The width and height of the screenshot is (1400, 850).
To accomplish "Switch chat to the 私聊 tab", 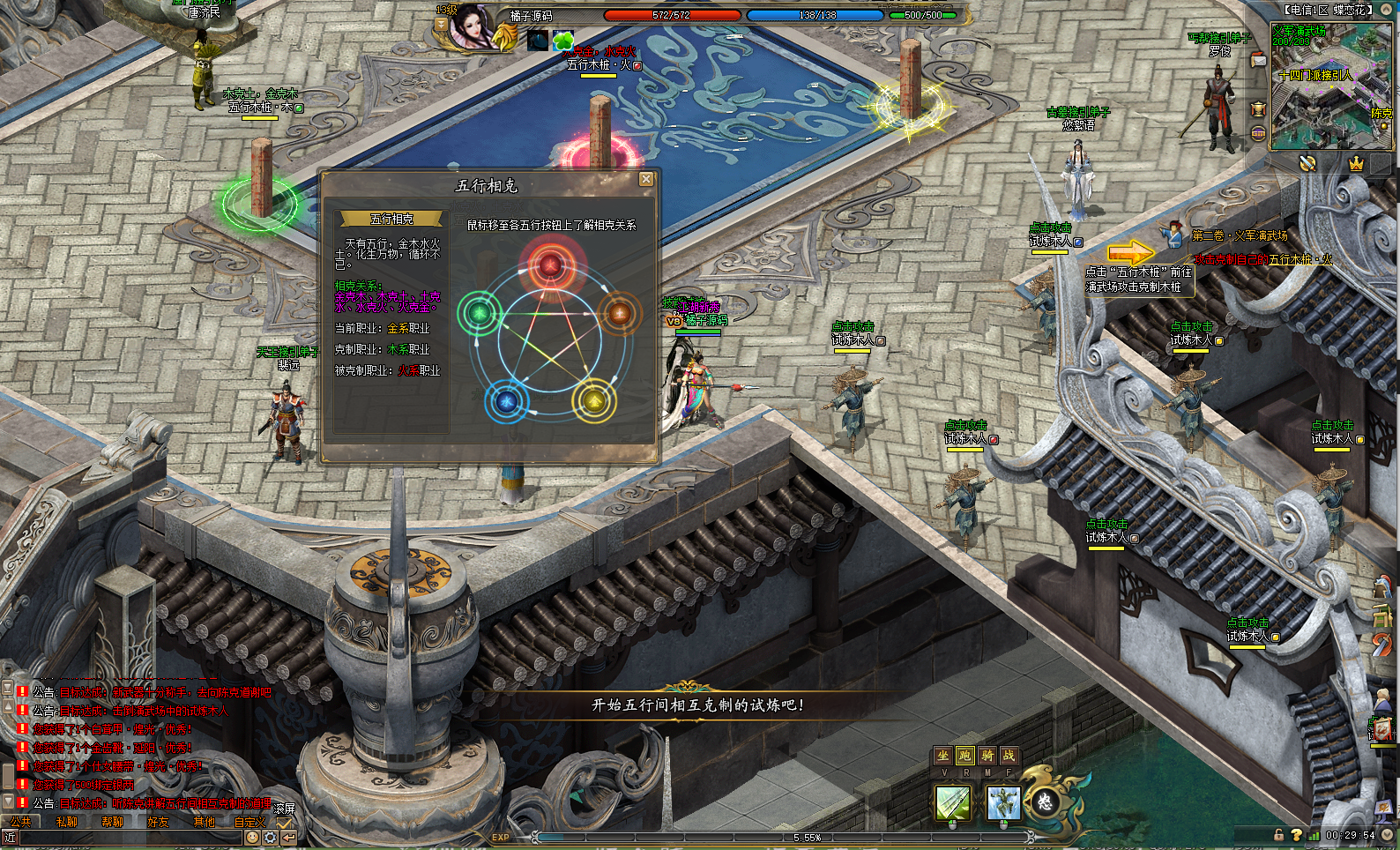I will point(67,822).
